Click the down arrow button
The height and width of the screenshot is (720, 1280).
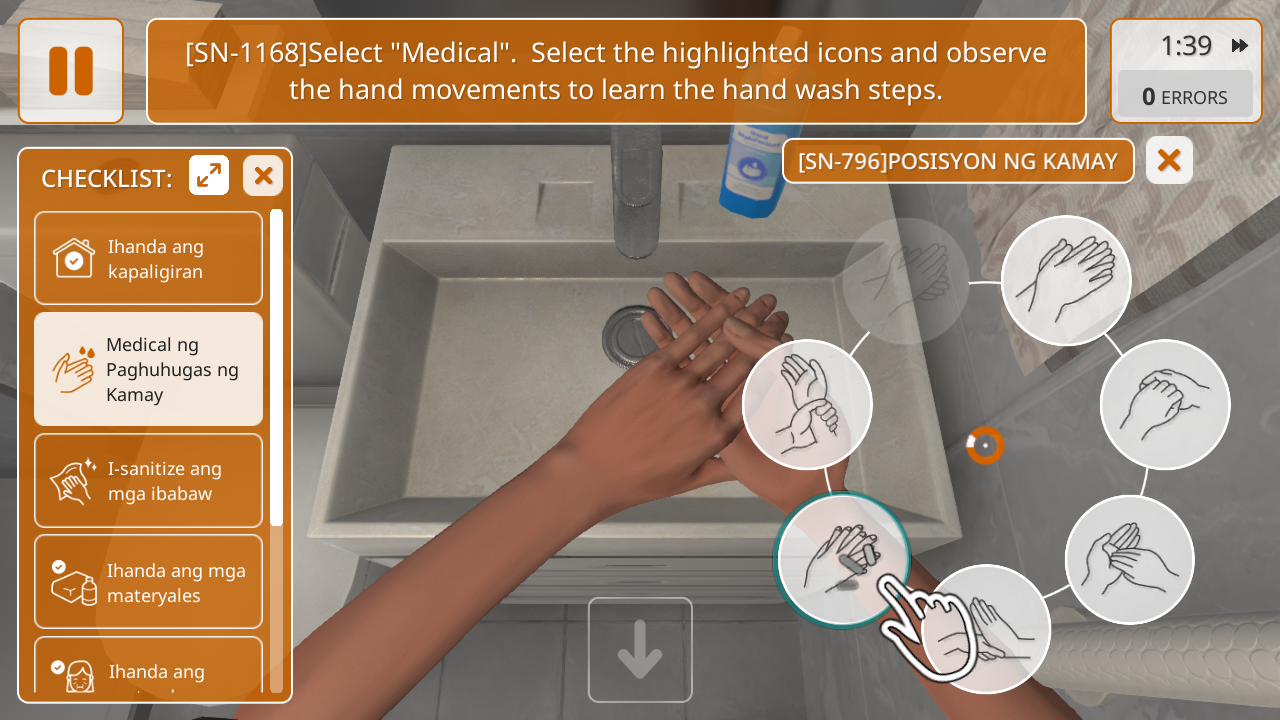pos(640,650)
